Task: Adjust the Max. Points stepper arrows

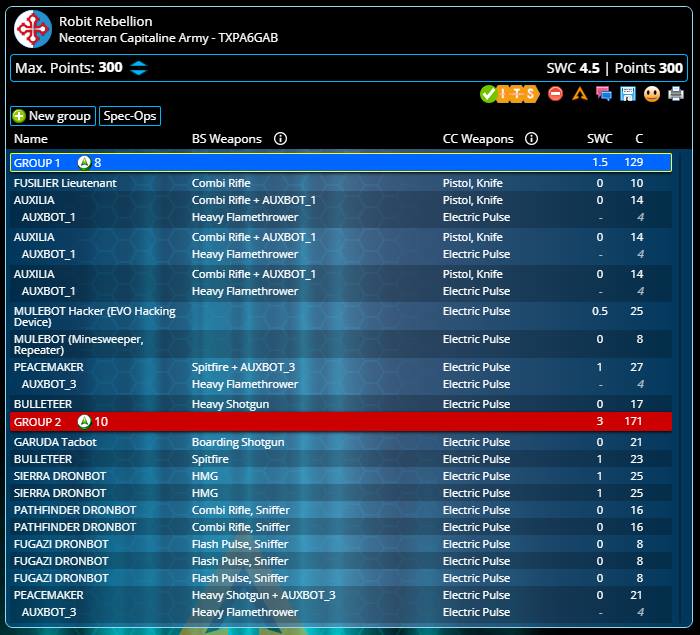Action: point(139,68)
